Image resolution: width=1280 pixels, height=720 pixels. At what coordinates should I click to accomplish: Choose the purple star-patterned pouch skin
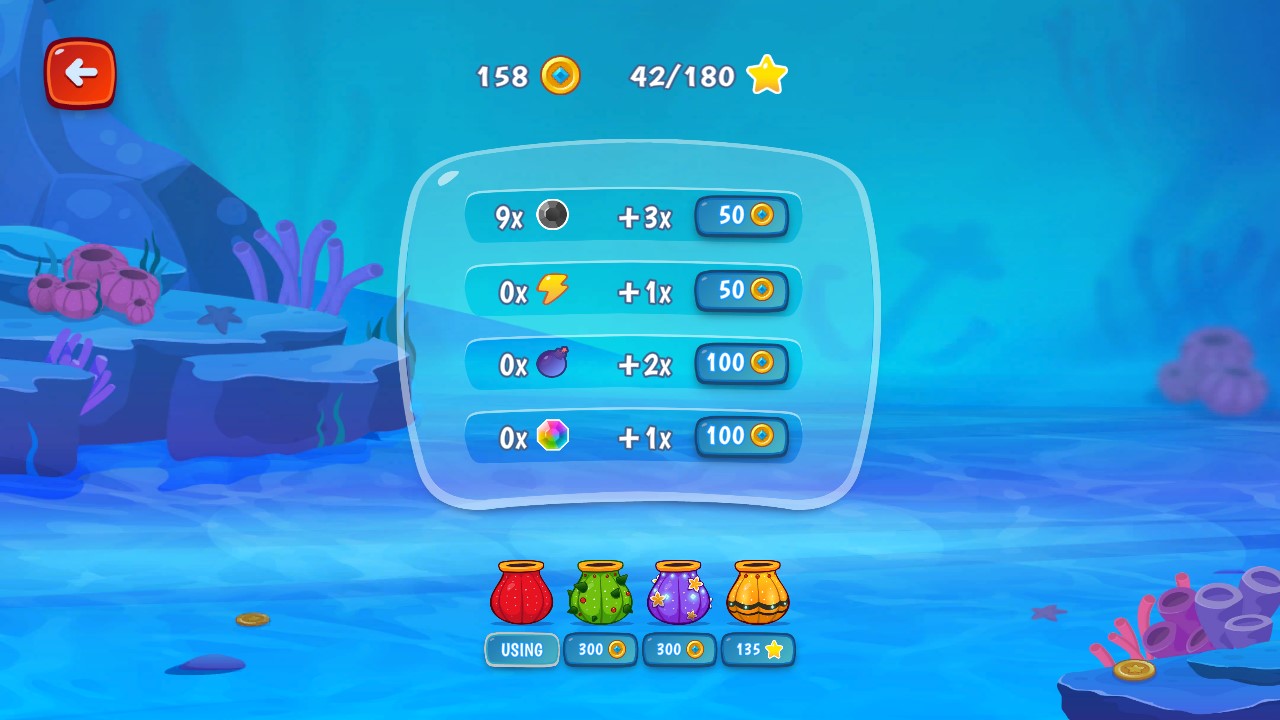point(680,593)
